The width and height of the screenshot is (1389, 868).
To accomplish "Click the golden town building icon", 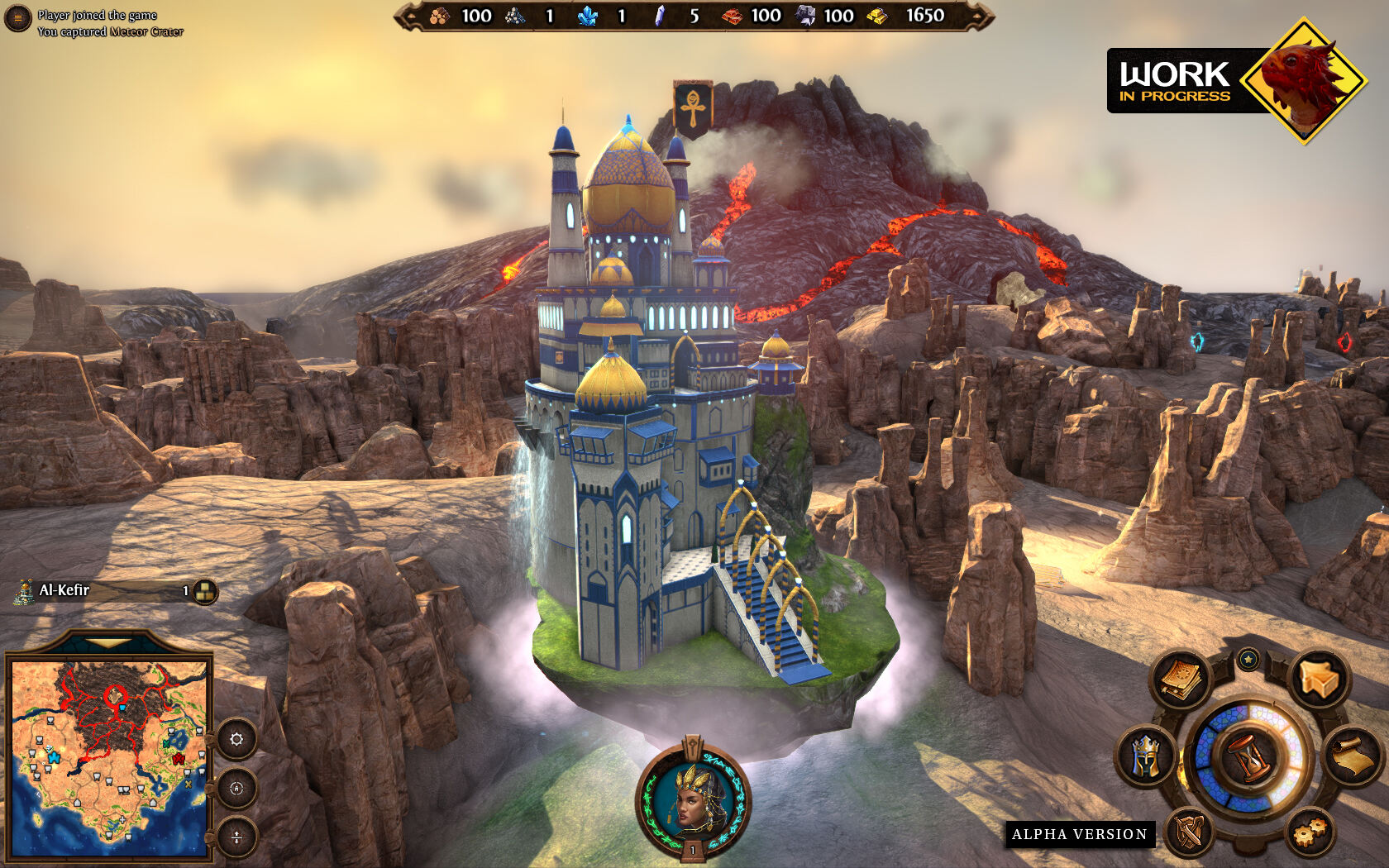I will point(1318,680).
